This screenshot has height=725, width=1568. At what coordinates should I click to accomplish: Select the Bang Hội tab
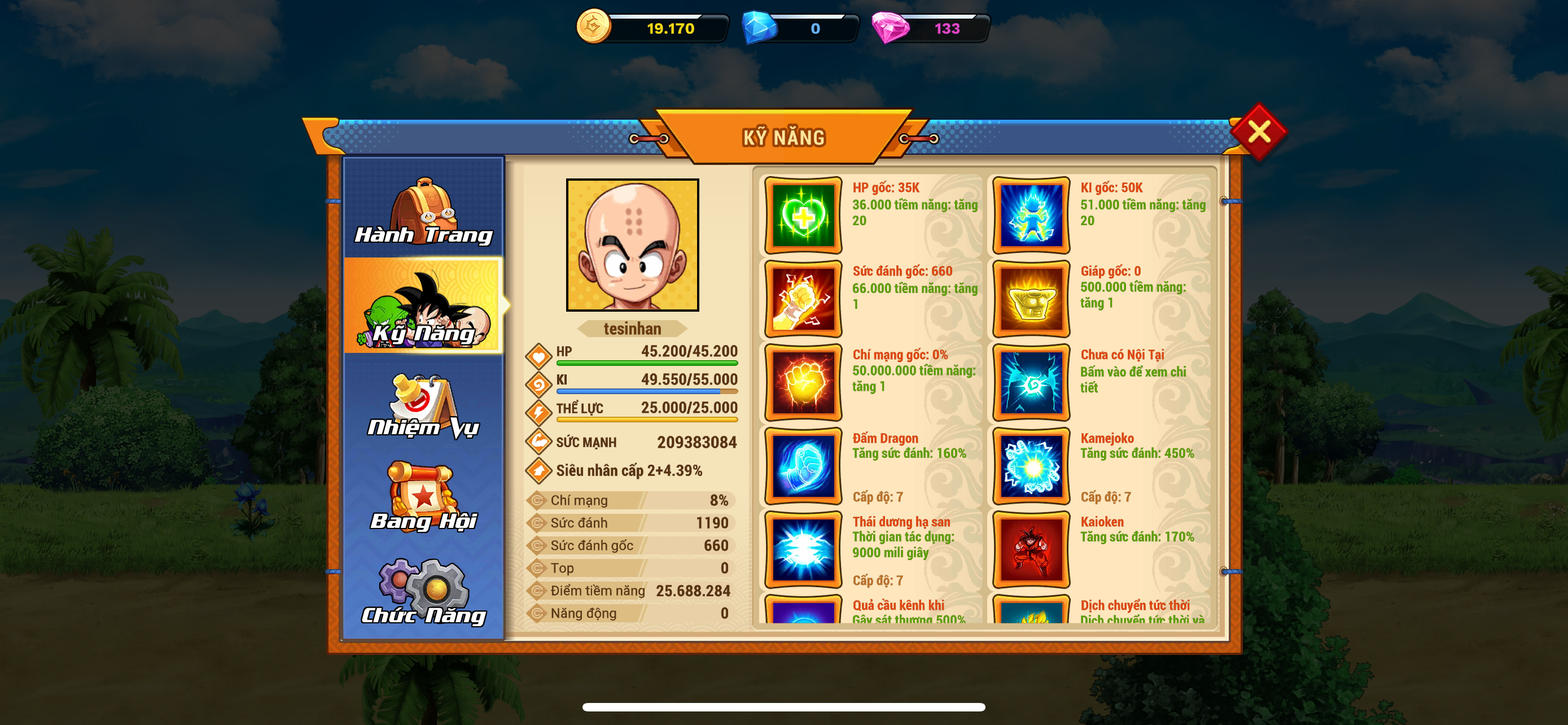tap(424, 497)
